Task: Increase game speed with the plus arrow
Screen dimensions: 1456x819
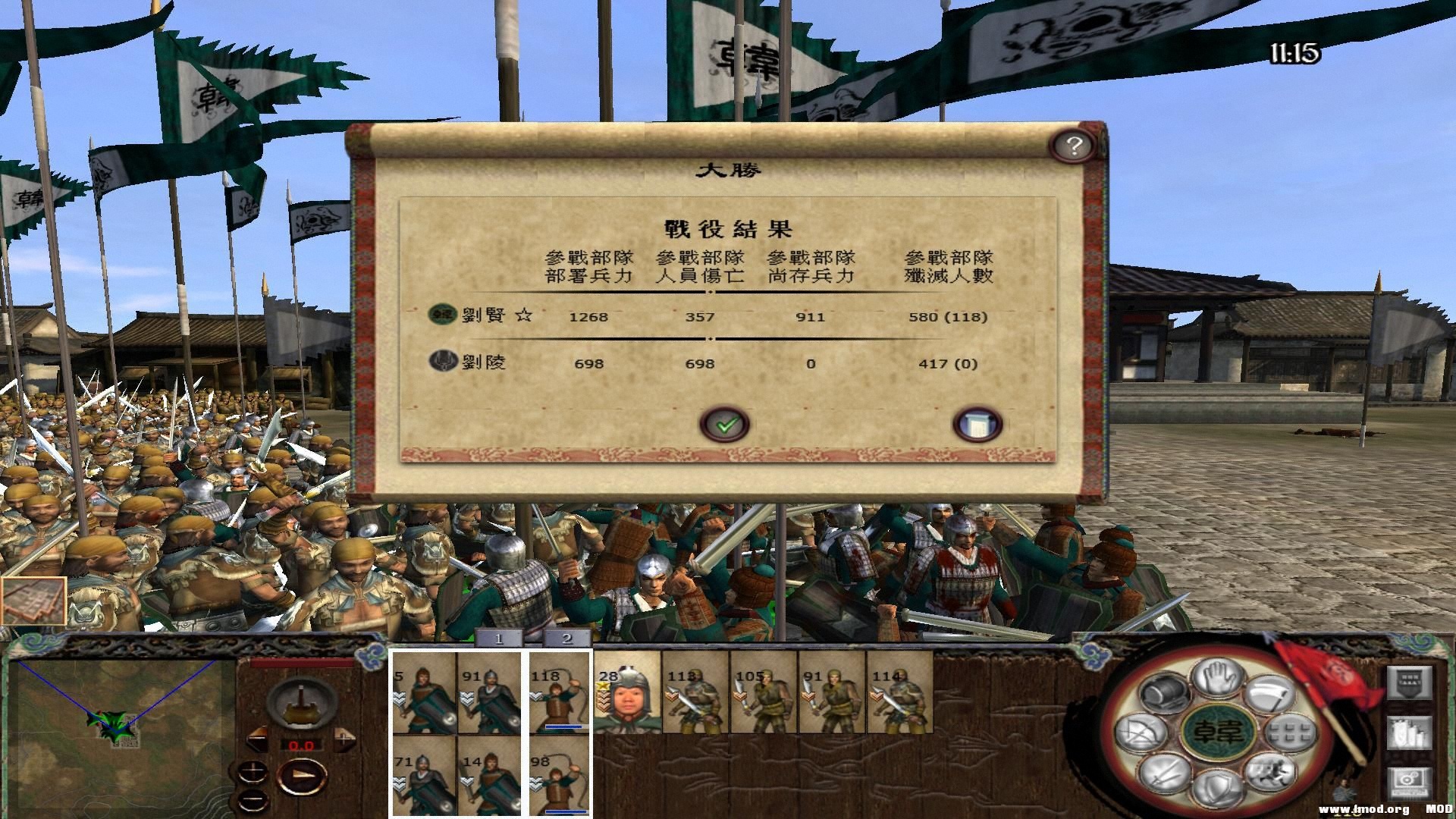Action: tap(344, 739)
